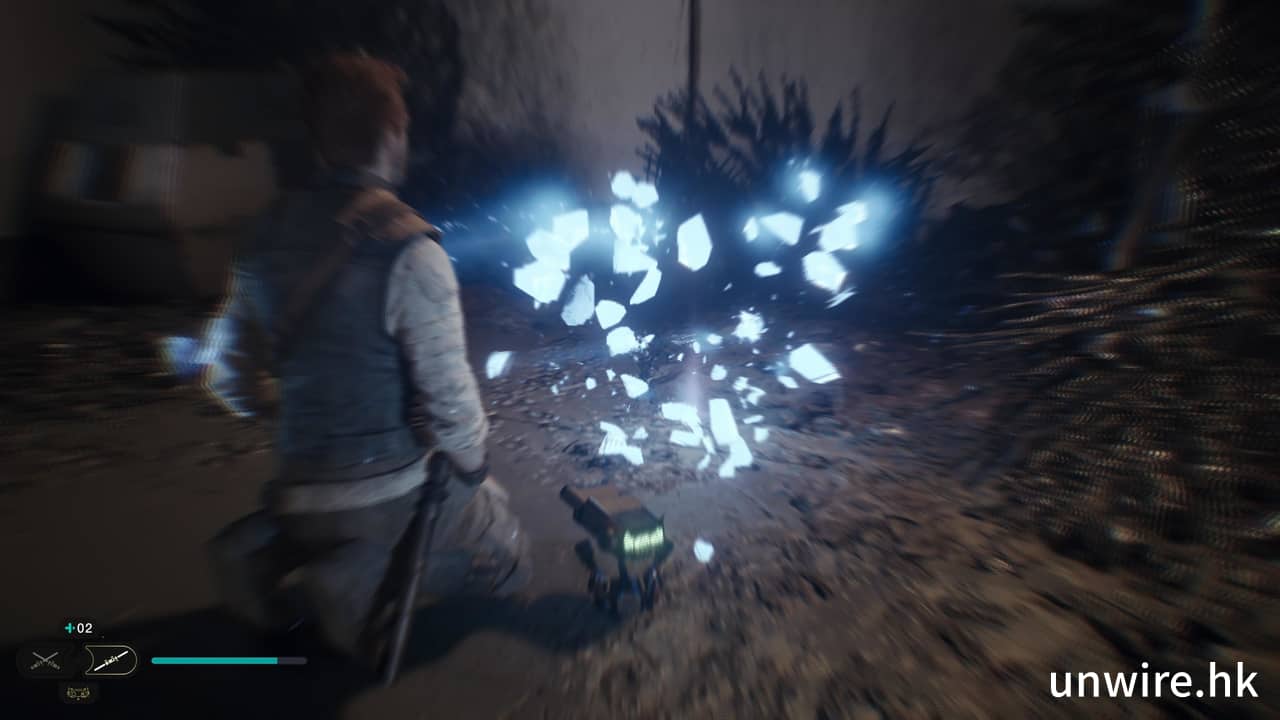Select the double-bladed lightsaber stance

pyautogui.click(x=109, y=660)
